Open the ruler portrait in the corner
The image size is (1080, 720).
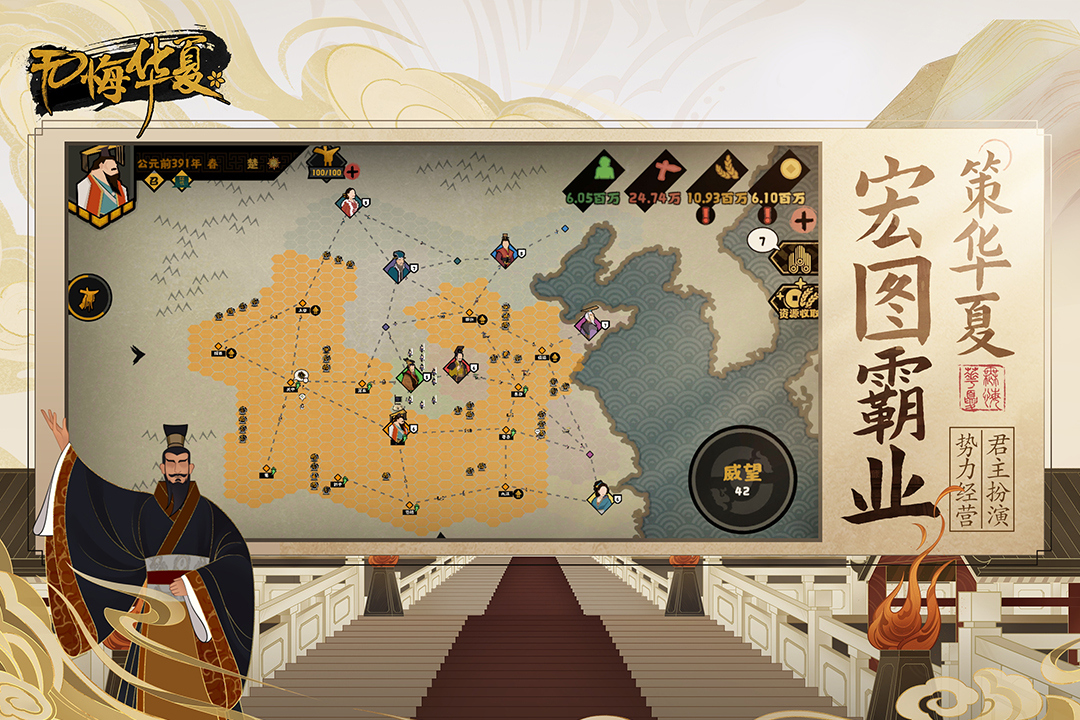click(x=101, y=186)
